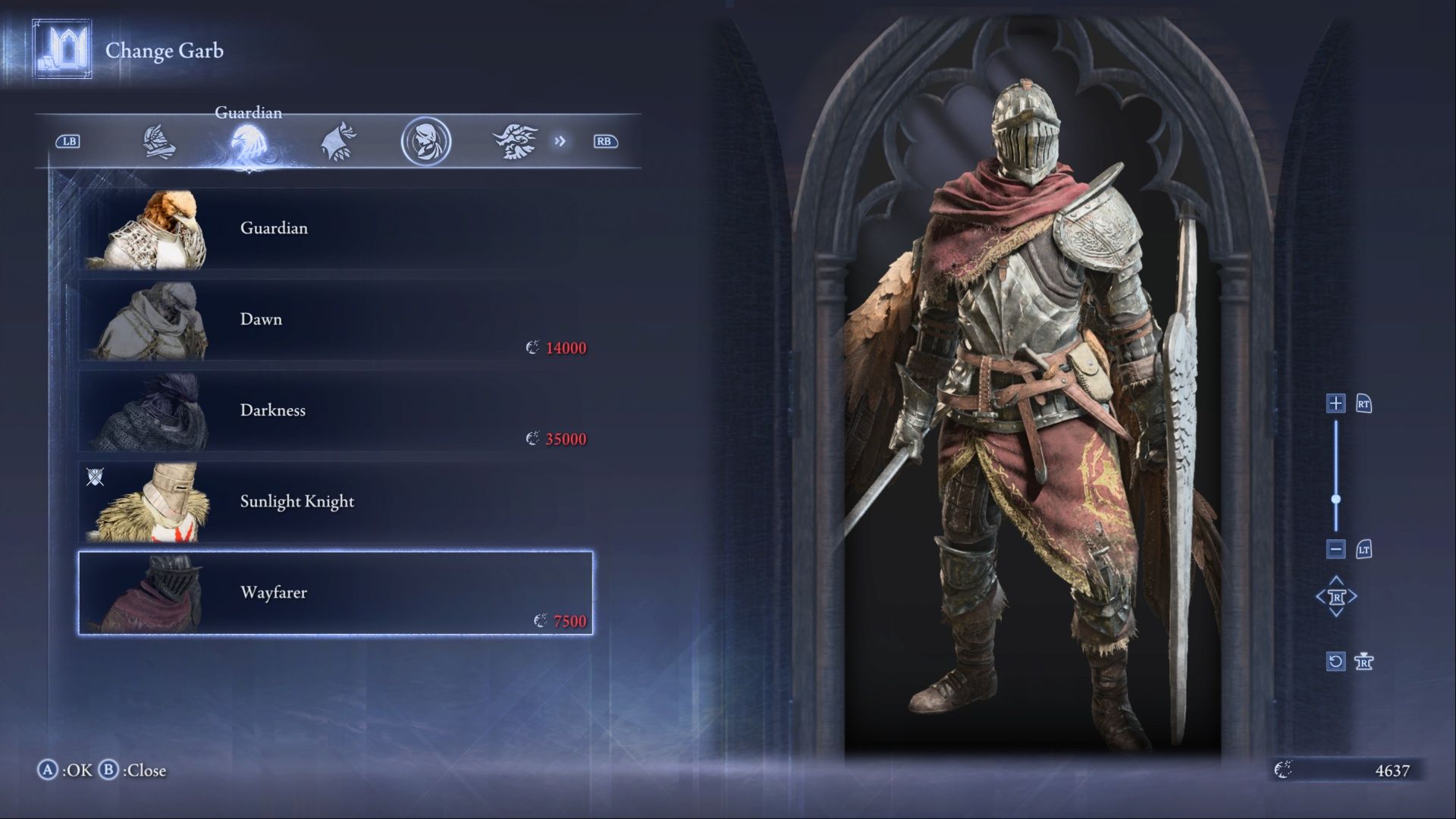Open the flaming-haired character tab

pyautogui.click(x=515, y=142)
